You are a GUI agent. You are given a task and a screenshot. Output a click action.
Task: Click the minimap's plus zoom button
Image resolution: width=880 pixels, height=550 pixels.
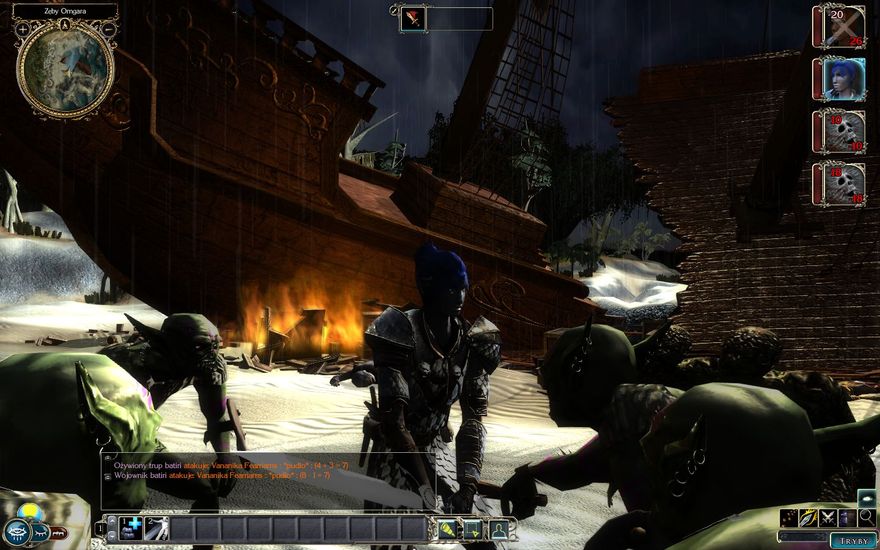tap(23, 28)
